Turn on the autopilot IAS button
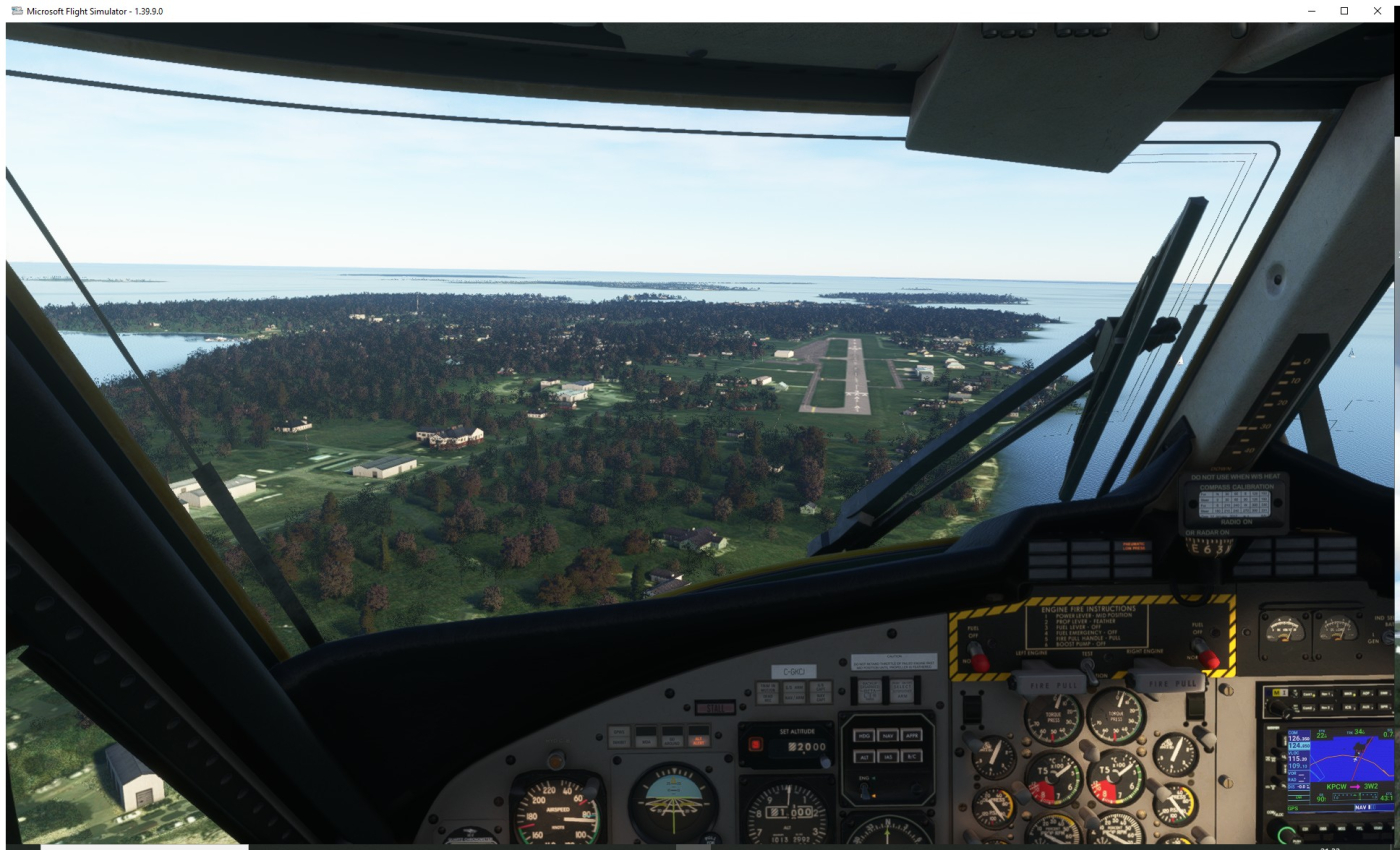 (888, 758)
